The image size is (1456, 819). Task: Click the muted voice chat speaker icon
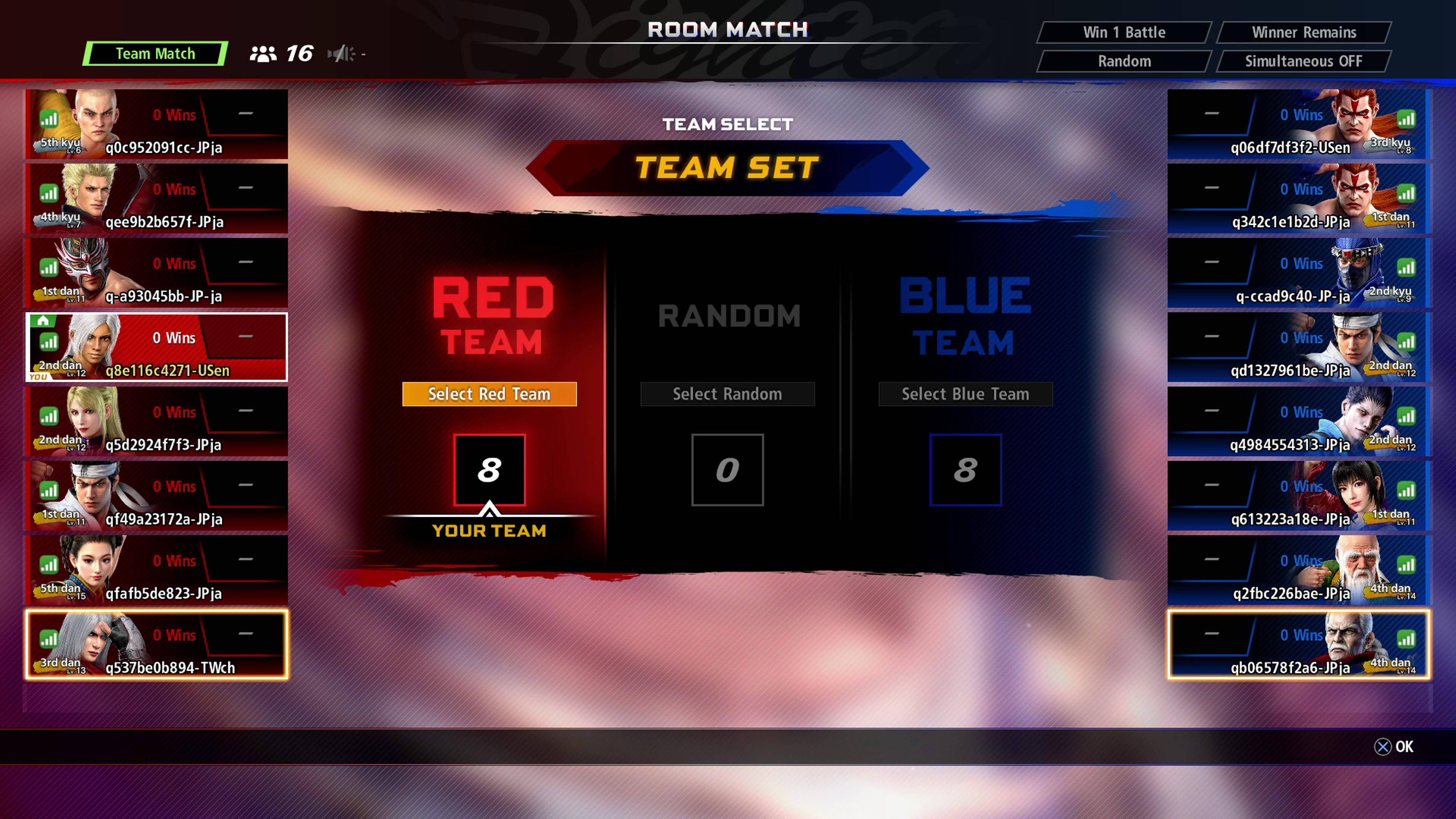[x=341, y=54]
